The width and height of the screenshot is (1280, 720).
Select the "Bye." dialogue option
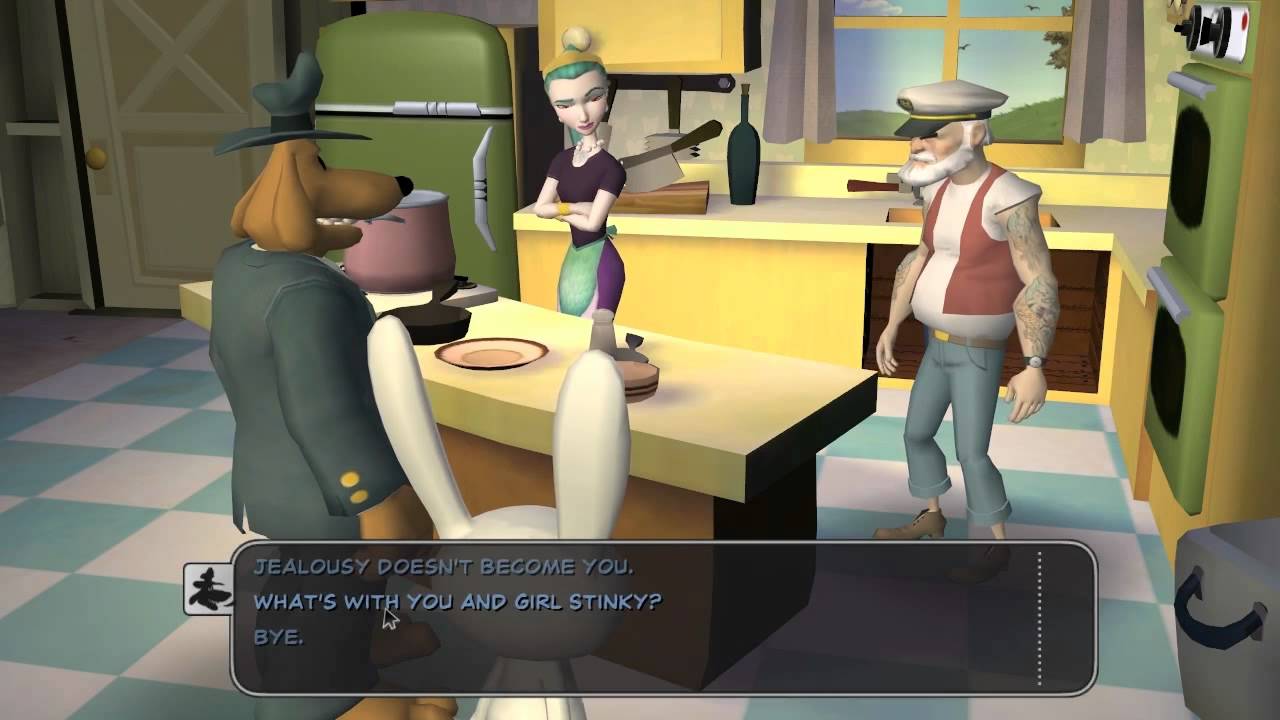(278, 636)
